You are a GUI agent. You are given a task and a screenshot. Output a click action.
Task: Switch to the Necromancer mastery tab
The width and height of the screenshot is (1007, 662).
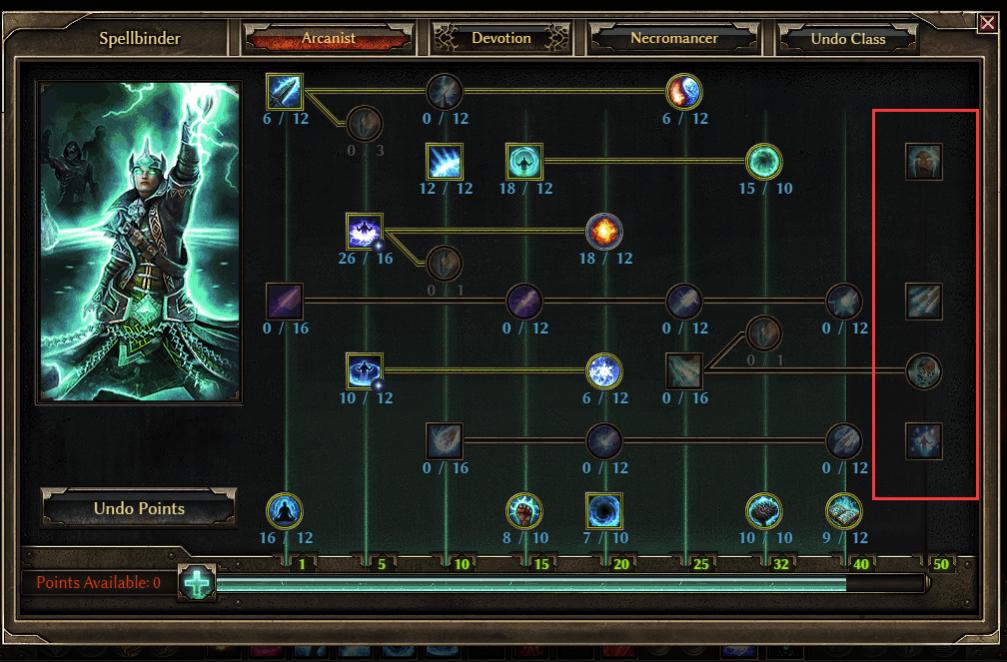pos(673,39)
